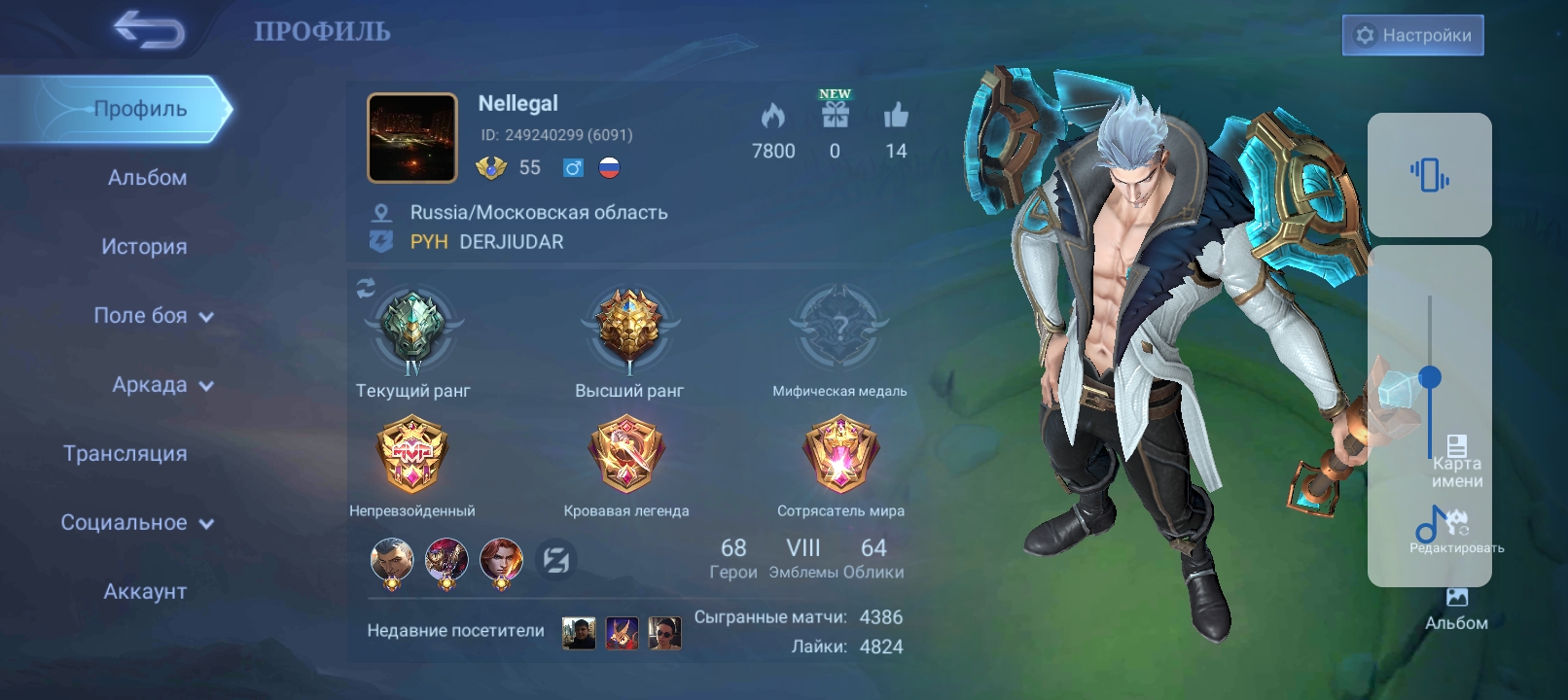Expand the Поле боя section

tap(153, 316)
